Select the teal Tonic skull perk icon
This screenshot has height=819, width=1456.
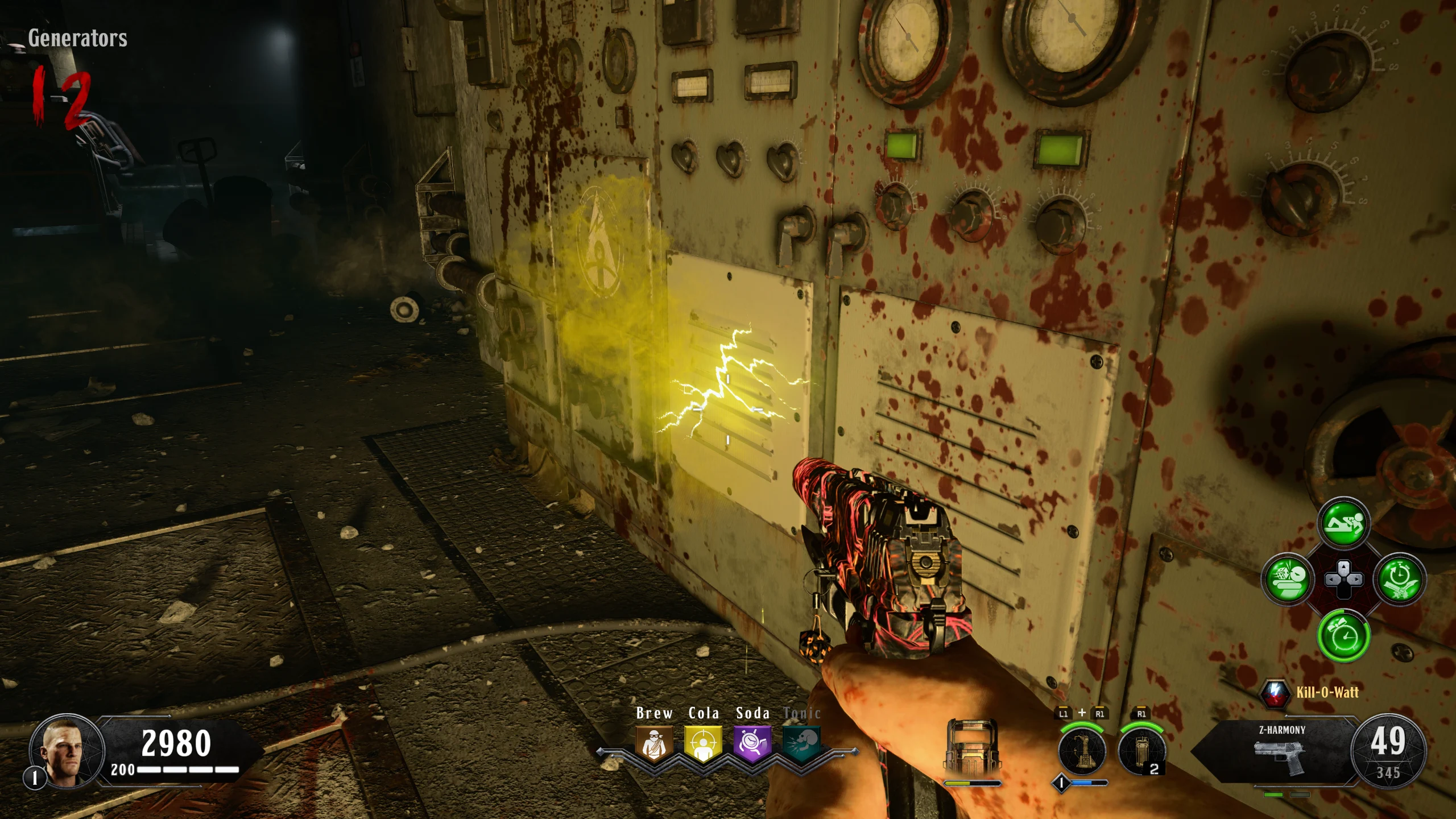point(801,743)
